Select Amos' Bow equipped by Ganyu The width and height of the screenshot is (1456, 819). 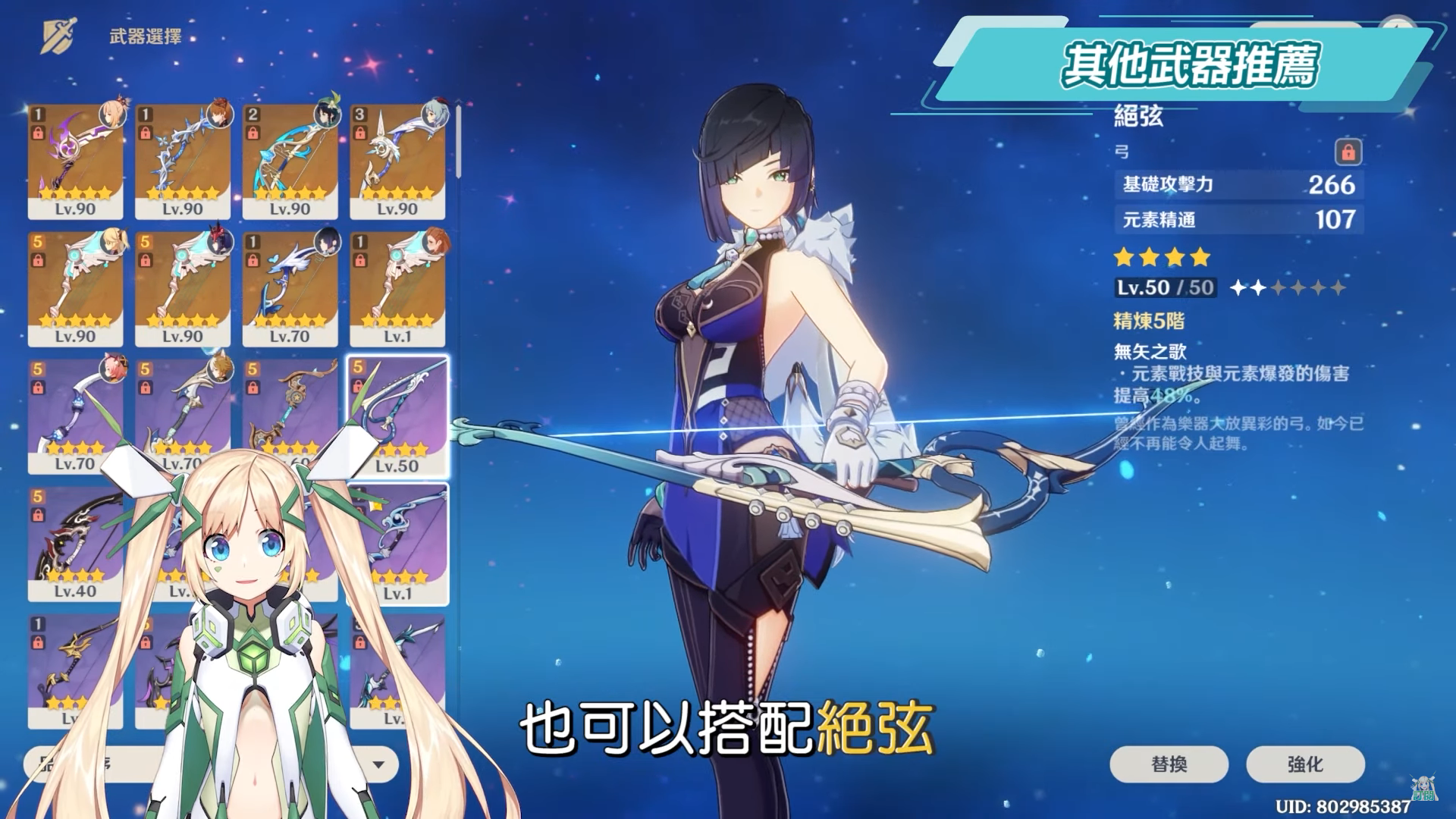[x=397, y=160]
